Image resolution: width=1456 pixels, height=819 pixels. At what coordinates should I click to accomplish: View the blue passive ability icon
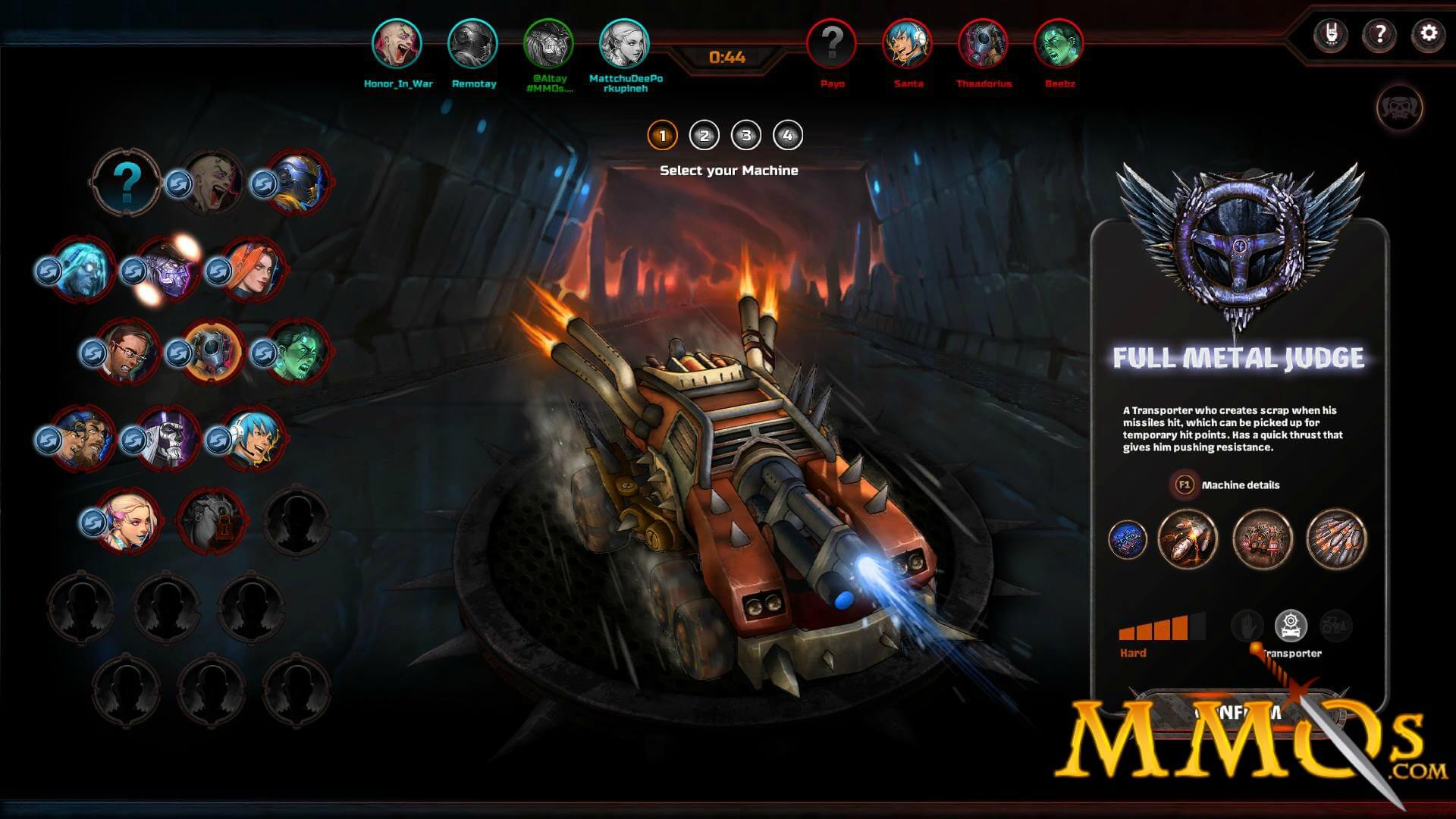[x=1127, y=539]
